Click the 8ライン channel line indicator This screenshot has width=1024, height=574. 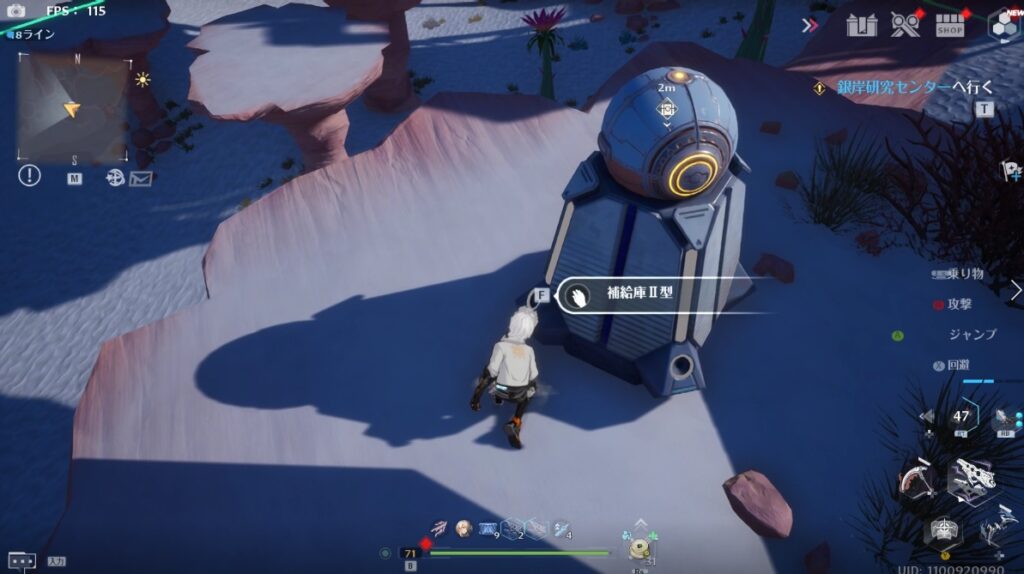pos(33,34)
